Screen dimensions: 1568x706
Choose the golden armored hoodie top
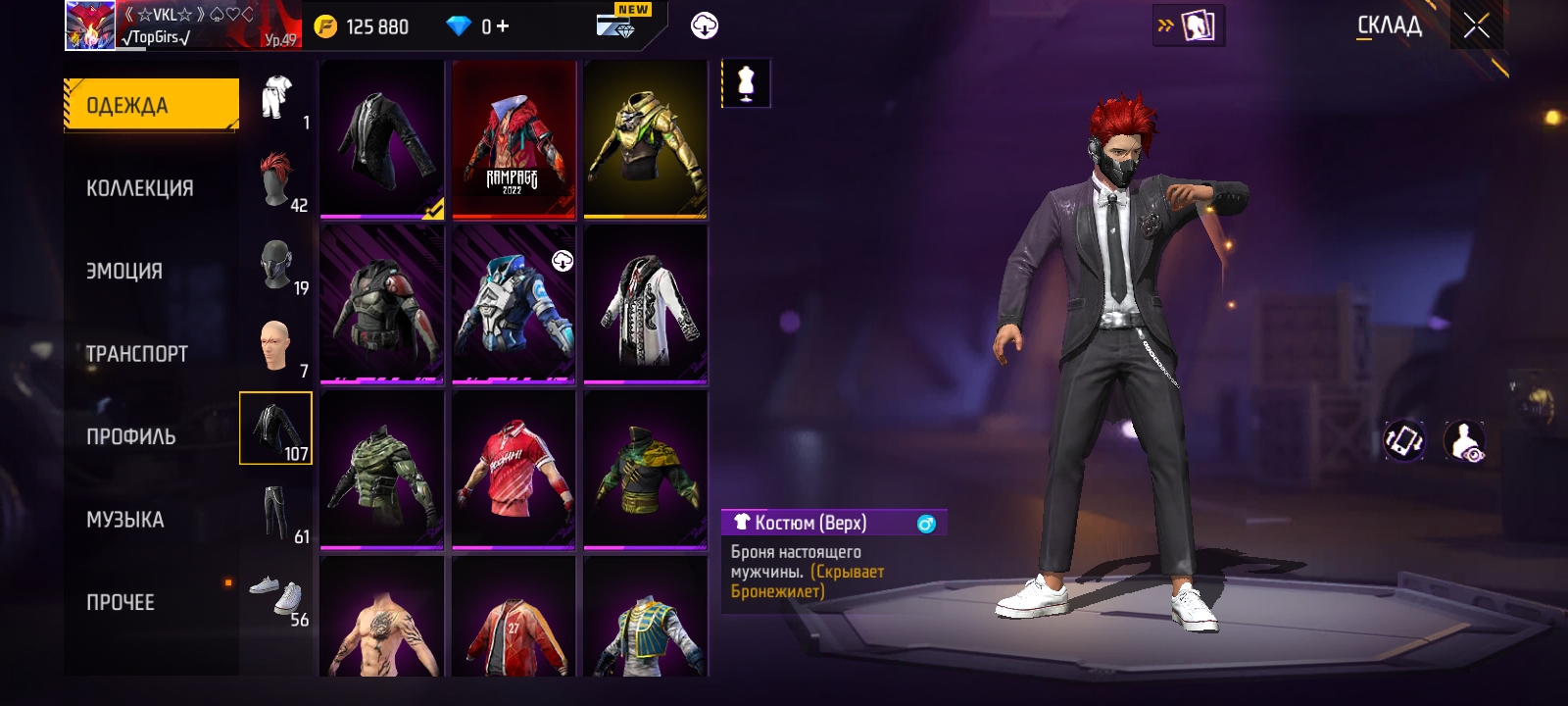(x=645, y=139)
